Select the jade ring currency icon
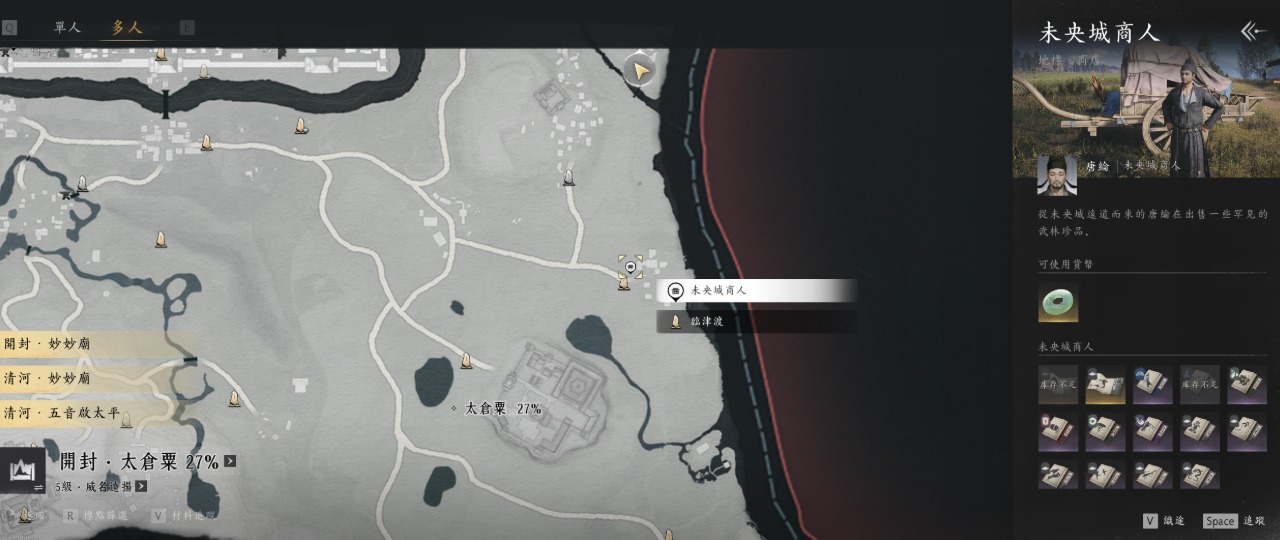Image resolution: width=1280 pixels, height=540 pixels. (x=1057, y=303)
